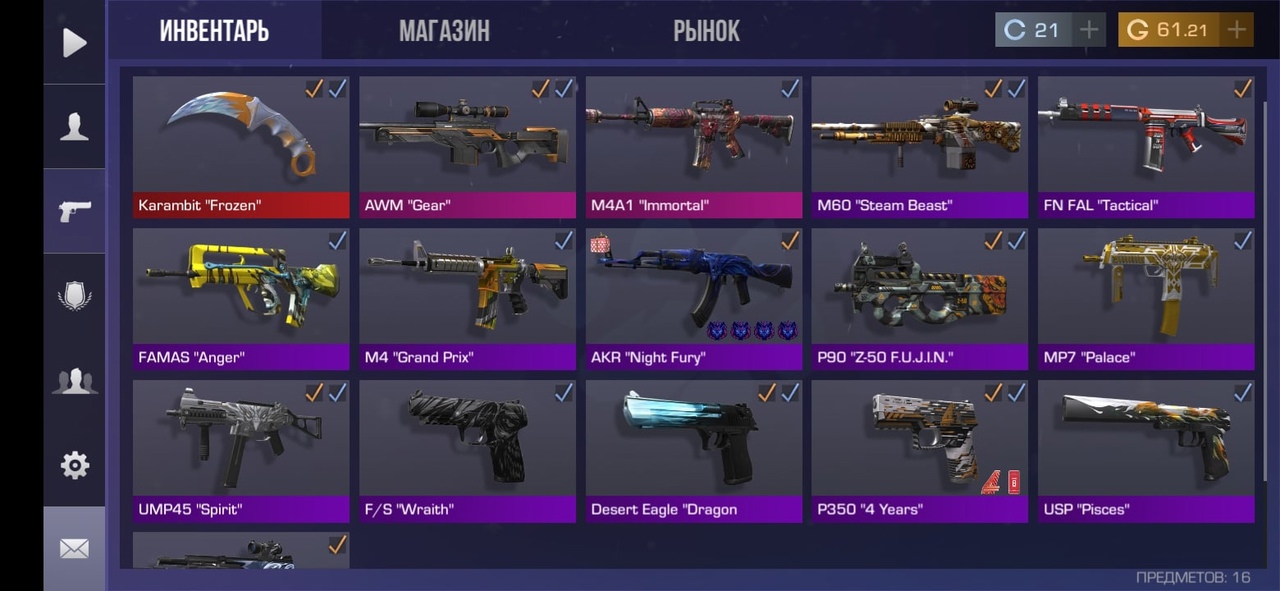Open settings with the gear icon
This screenshot has height=591, width=1280.
[74, 465]
